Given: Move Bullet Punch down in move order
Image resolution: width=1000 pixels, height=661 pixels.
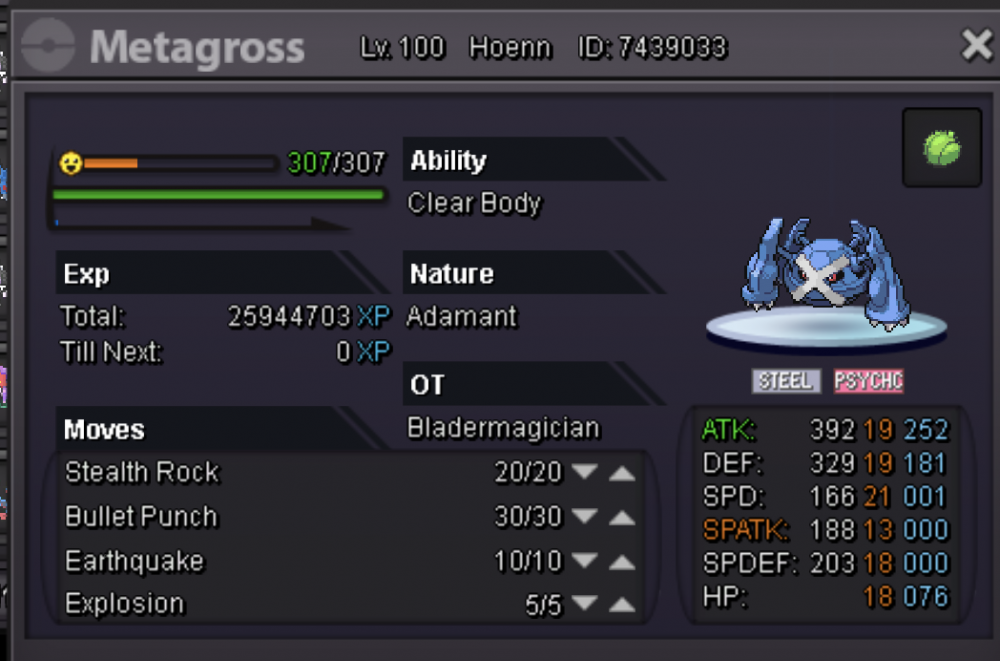Looking at the screenshot, I should click(x=585, y=517).
